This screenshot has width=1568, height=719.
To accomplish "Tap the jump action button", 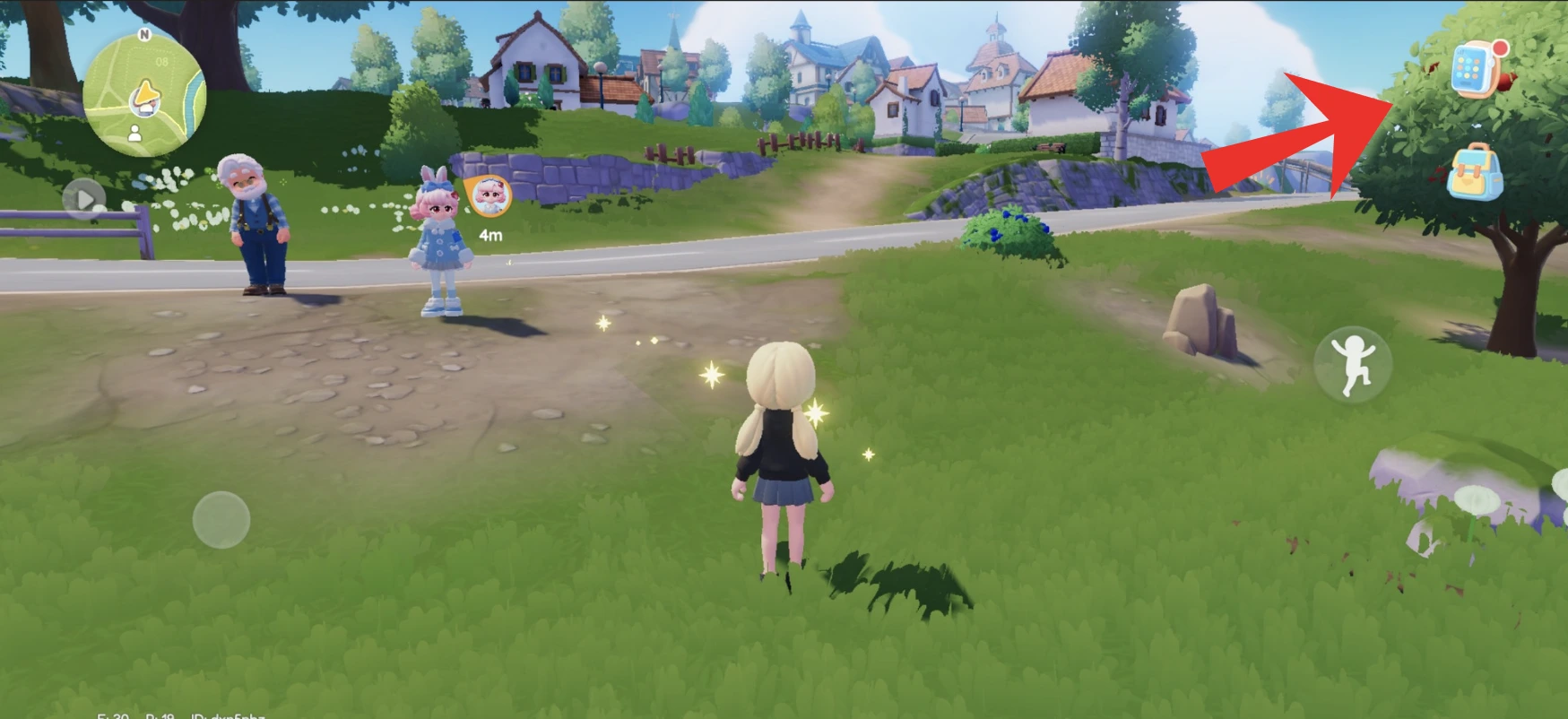I will [1352, 364].
